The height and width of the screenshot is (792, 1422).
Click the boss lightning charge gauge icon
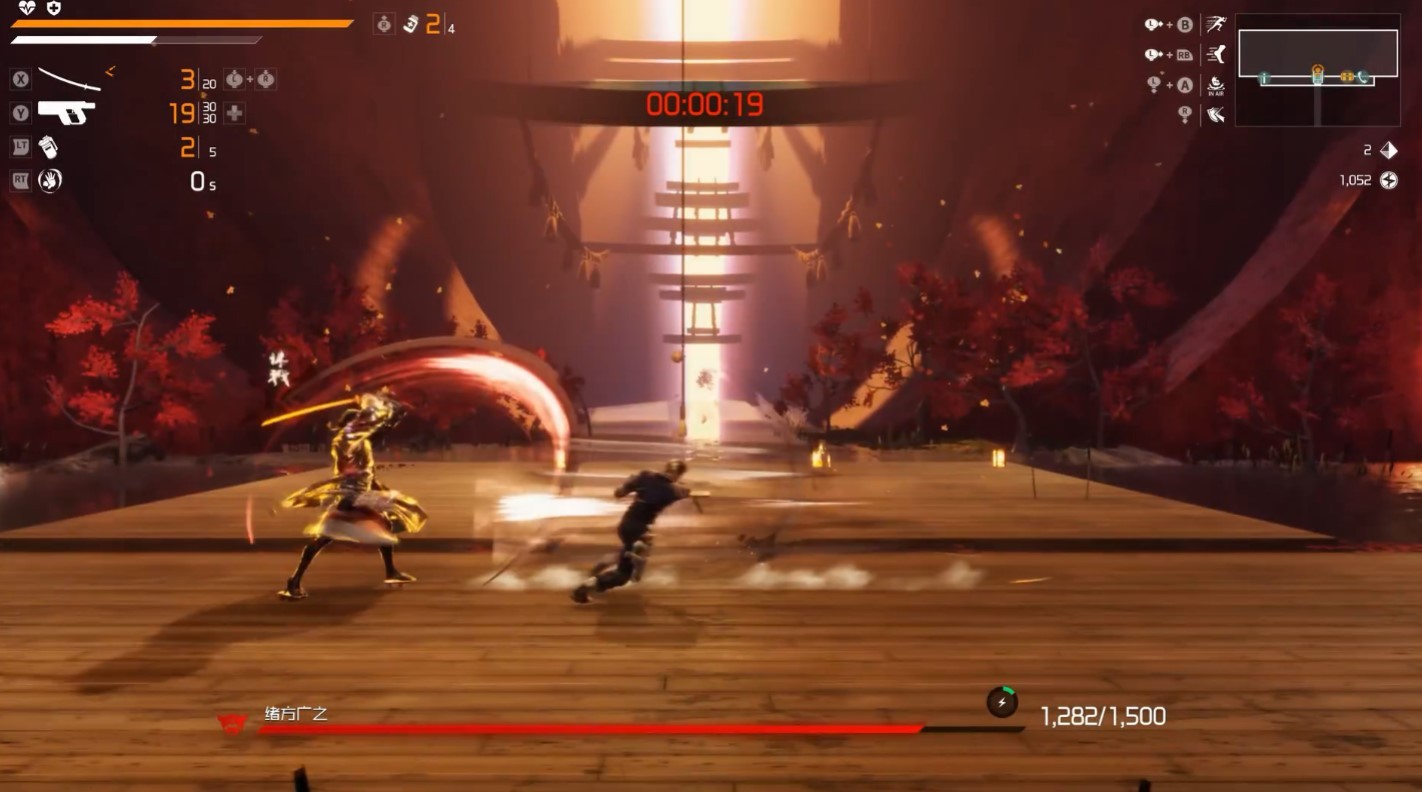[x=1002, y=702]
